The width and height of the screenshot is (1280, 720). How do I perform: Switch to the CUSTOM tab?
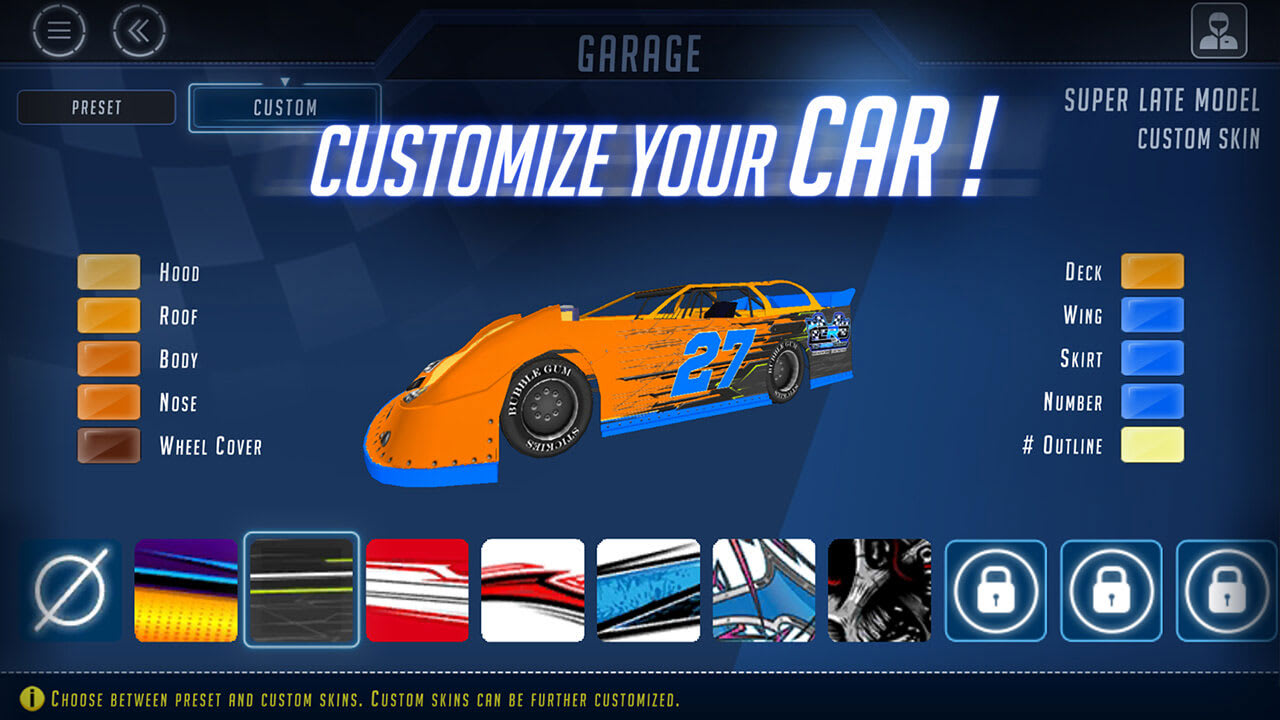(284, 108)
